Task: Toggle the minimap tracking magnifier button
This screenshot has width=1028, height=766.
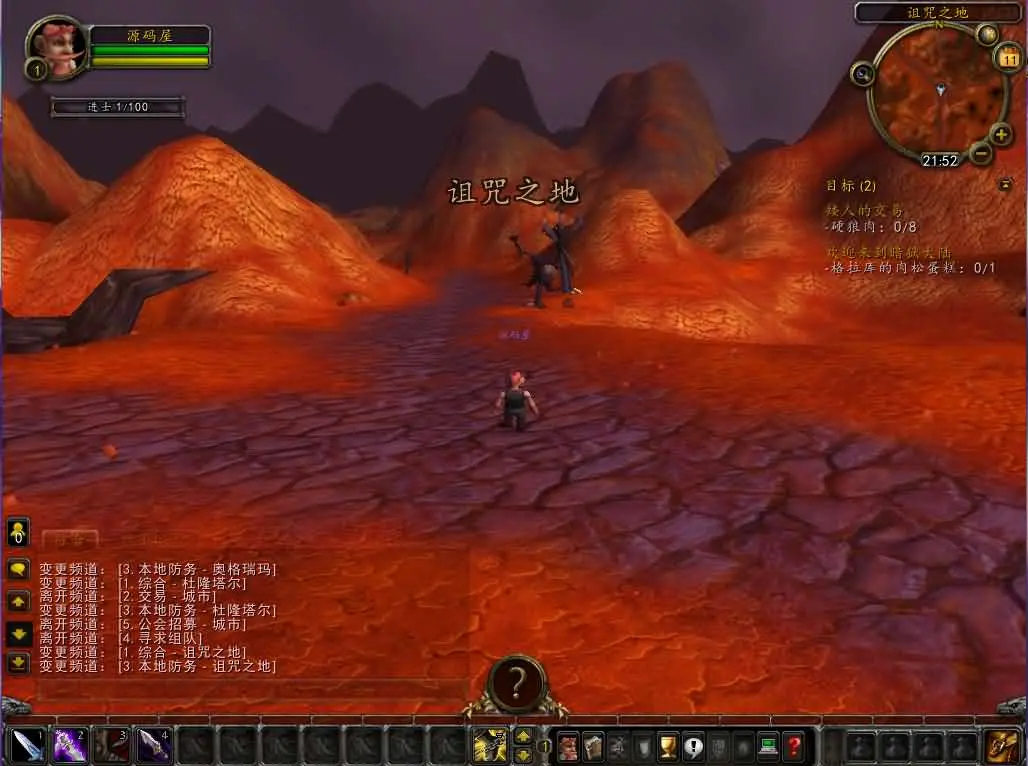Action: click(x=861, y=73)
